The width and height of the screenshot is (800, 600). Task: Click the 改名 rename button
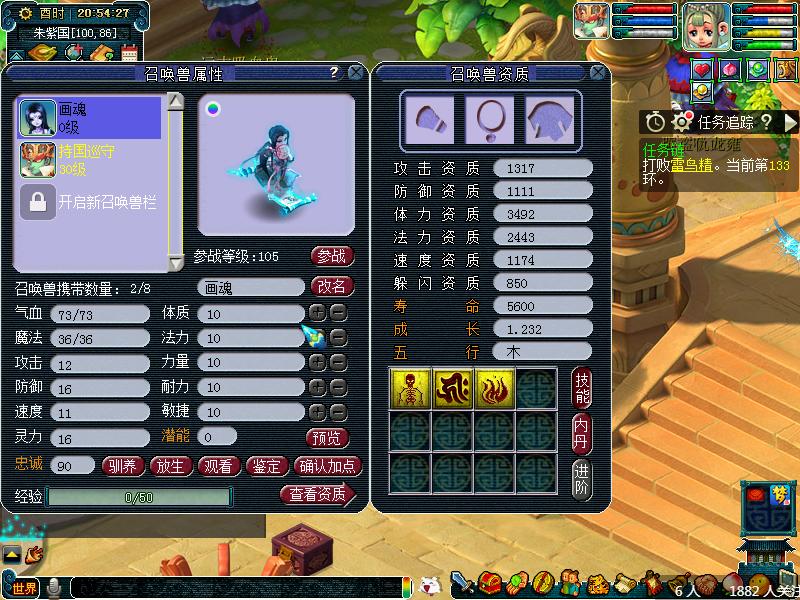click(333, 286)
